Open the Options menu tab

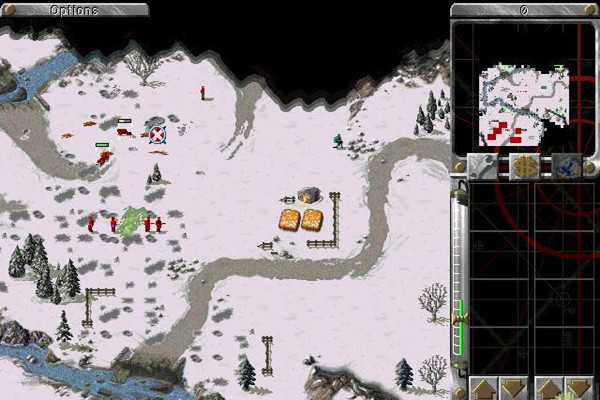tap(75, 10)
